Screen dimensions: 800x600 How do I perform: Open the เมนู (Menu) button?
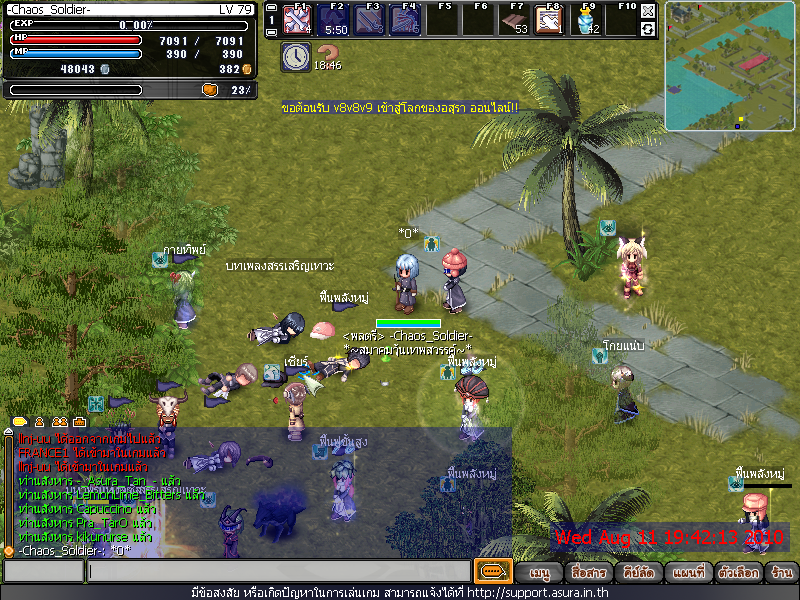click(540, 573)
